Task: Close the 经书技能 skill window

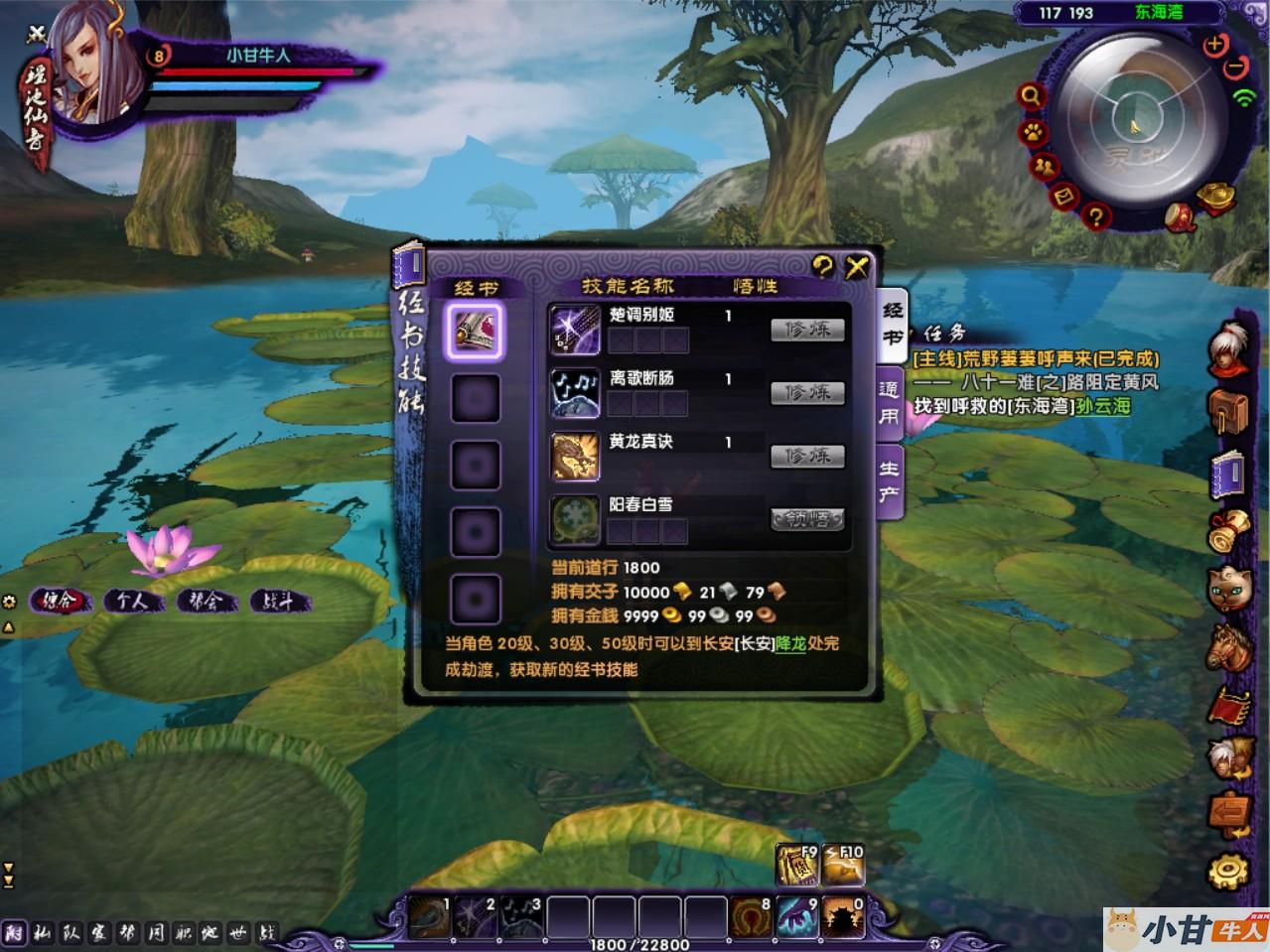Action: pos(857,266)
